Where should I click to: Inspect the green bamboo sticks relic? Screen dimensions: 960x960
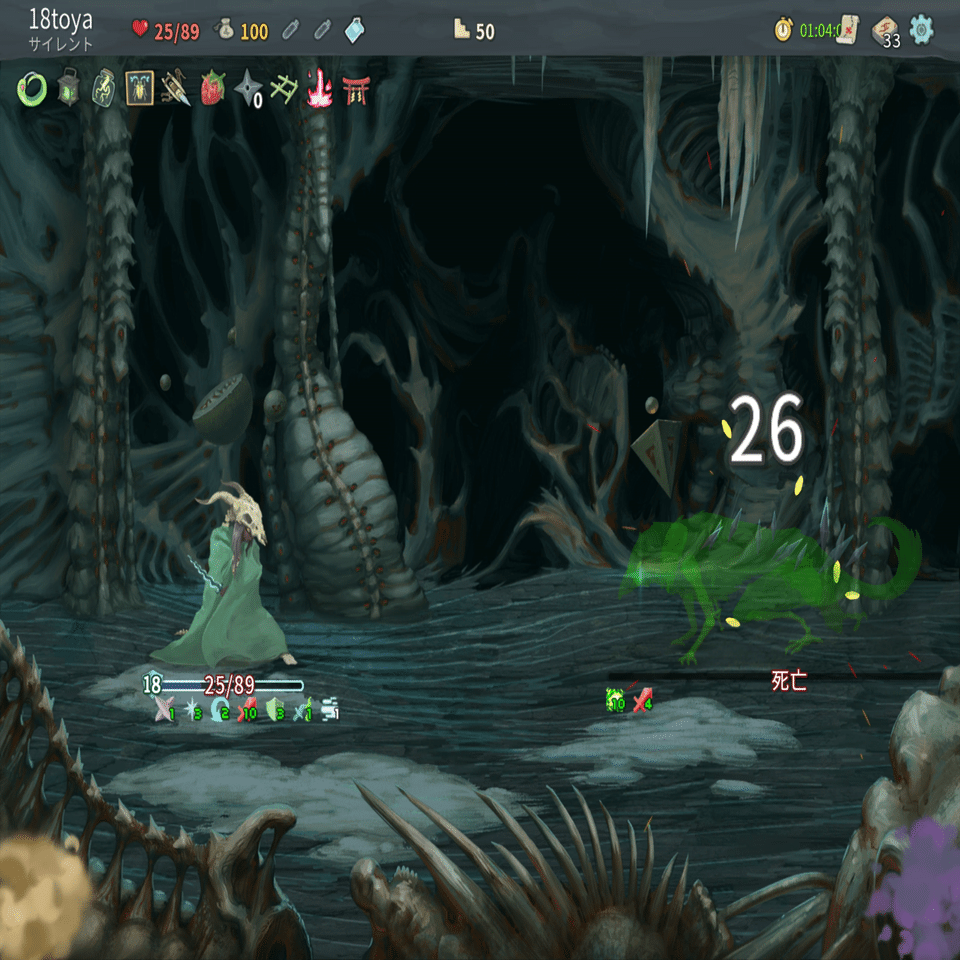click(283, 89)
